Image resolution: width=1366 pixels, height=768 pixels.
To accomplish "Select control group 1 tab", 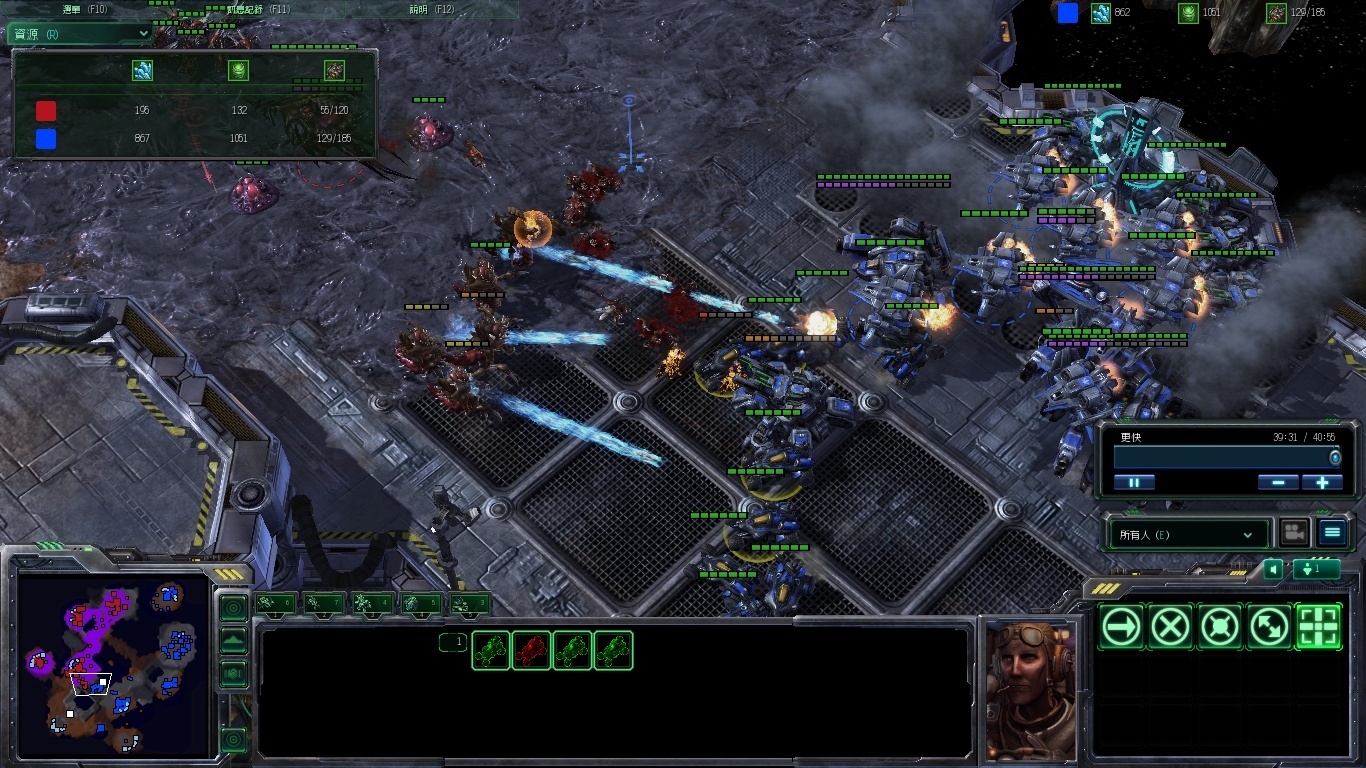I will point(275,603).
